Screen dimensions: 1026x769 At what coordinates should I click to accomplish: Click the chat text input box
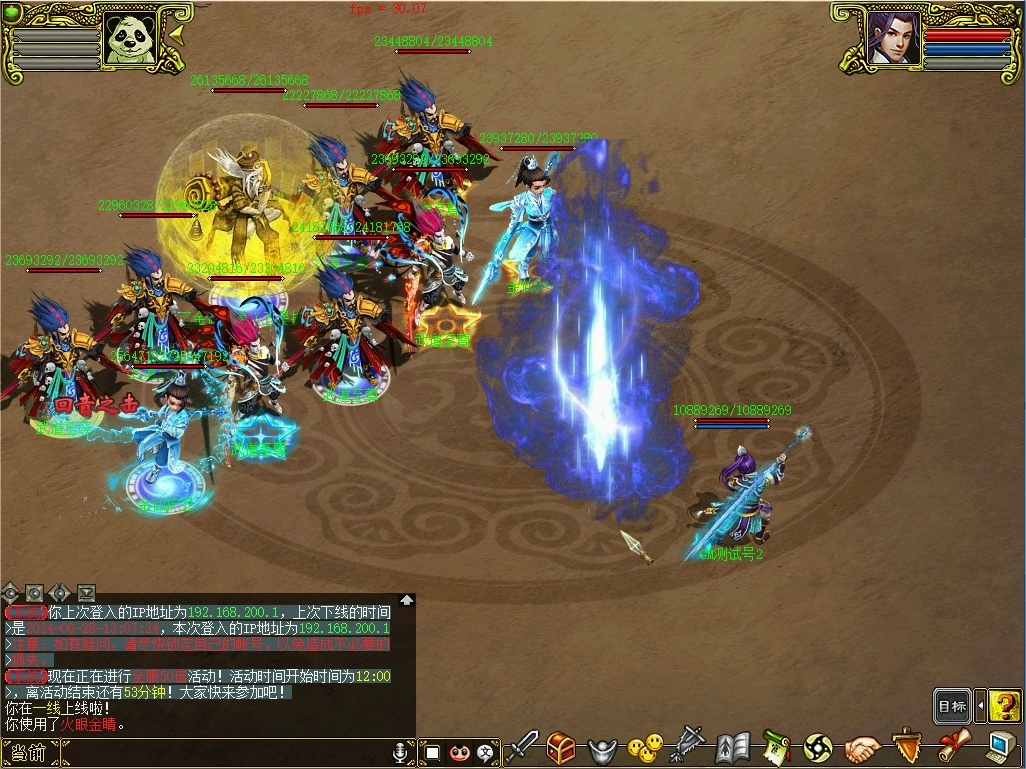coord(220,752)
